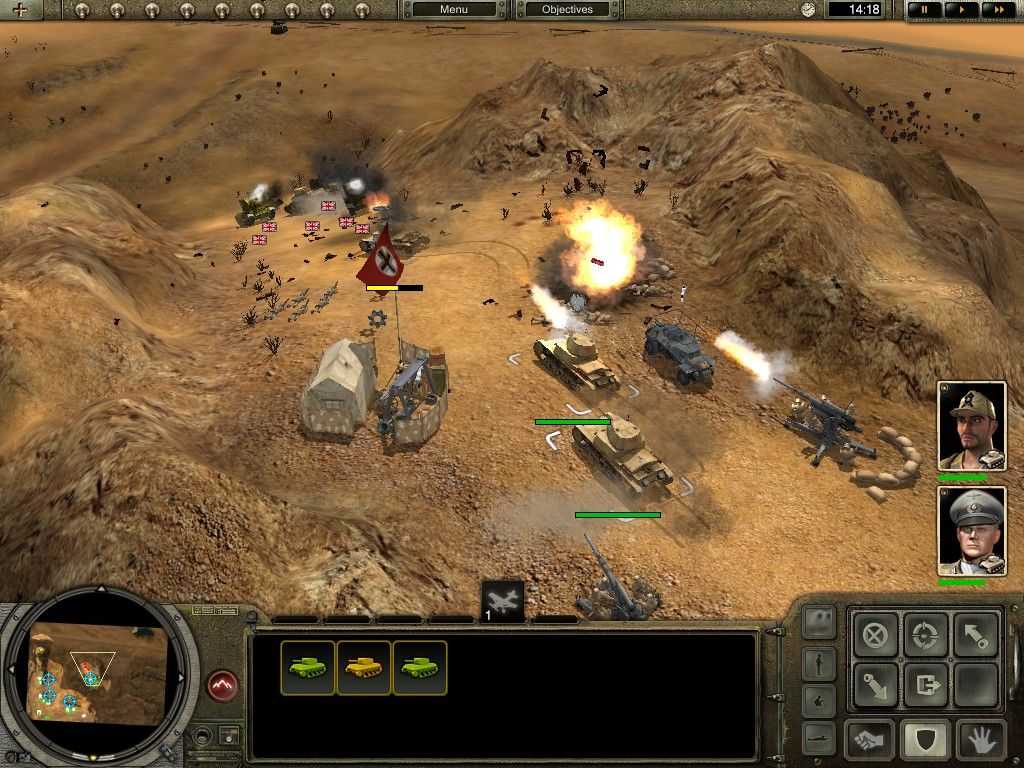Image resolution: width=1024 pixels, height=768 pixels.
Task: Select the yellow tank unit icon
Action: [x=364, y=668]
